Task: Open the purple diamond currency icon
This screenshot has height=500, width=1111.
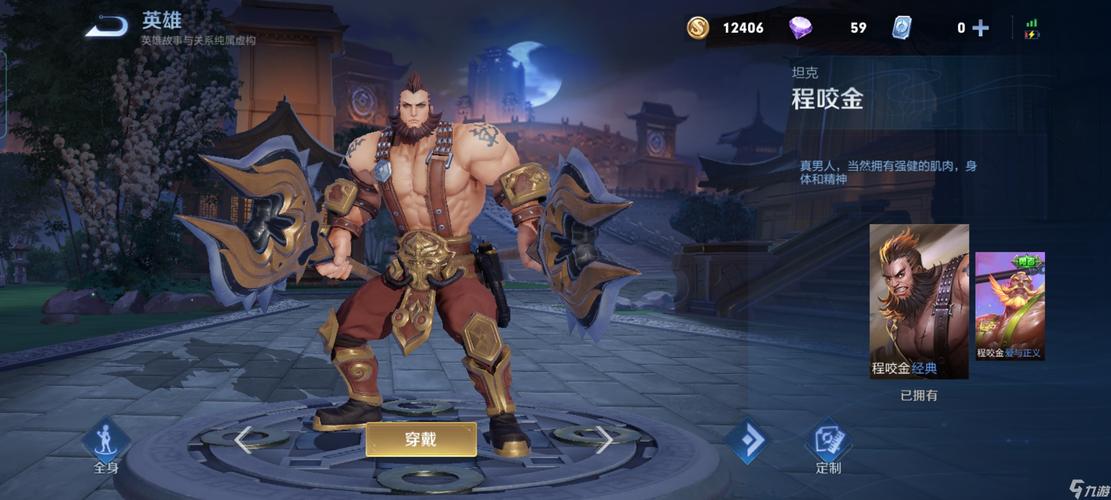Action: (800, 28)
